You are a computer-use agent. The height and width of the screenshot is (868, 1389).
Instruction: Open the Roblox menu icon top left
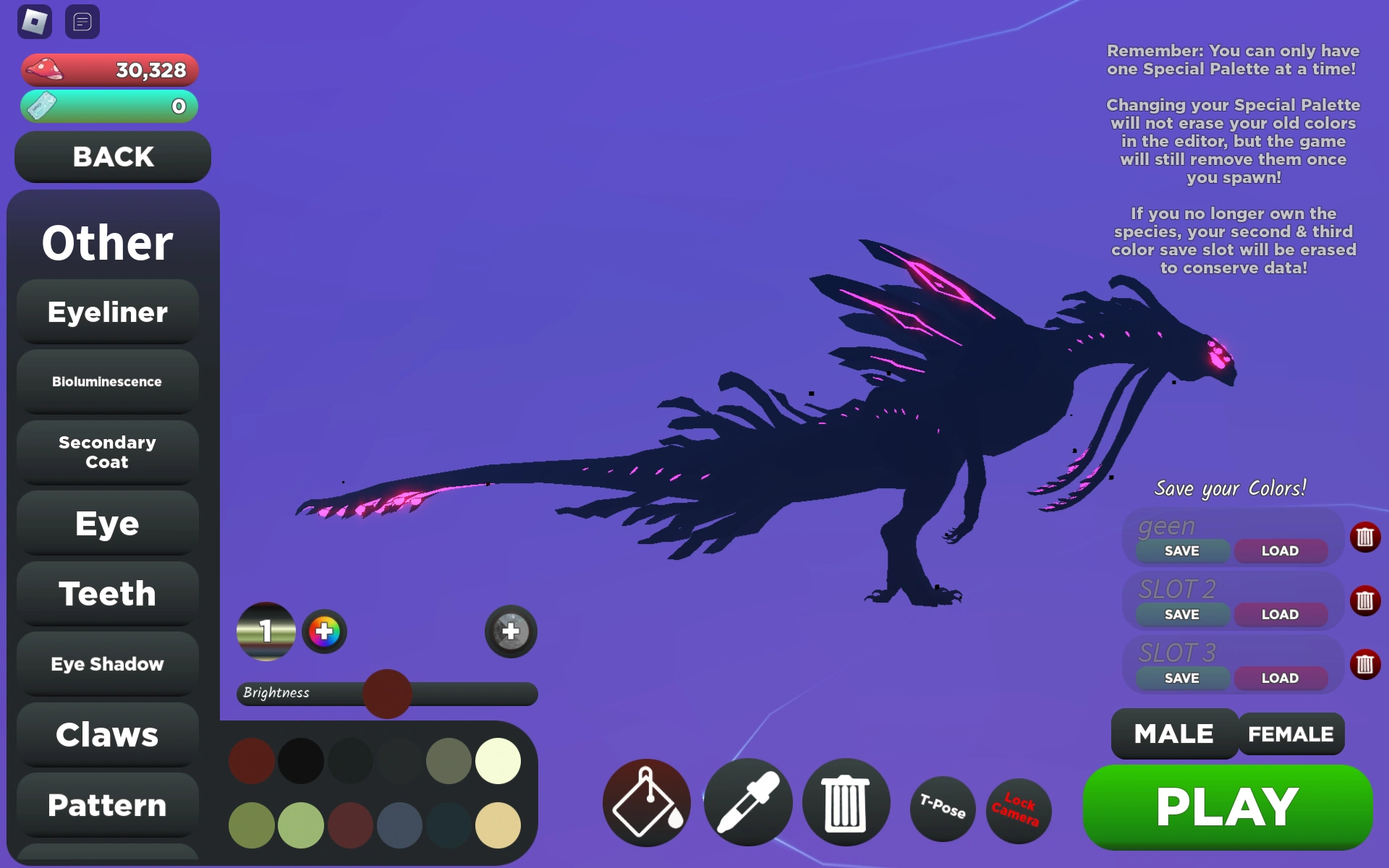(x=33, y=22)
